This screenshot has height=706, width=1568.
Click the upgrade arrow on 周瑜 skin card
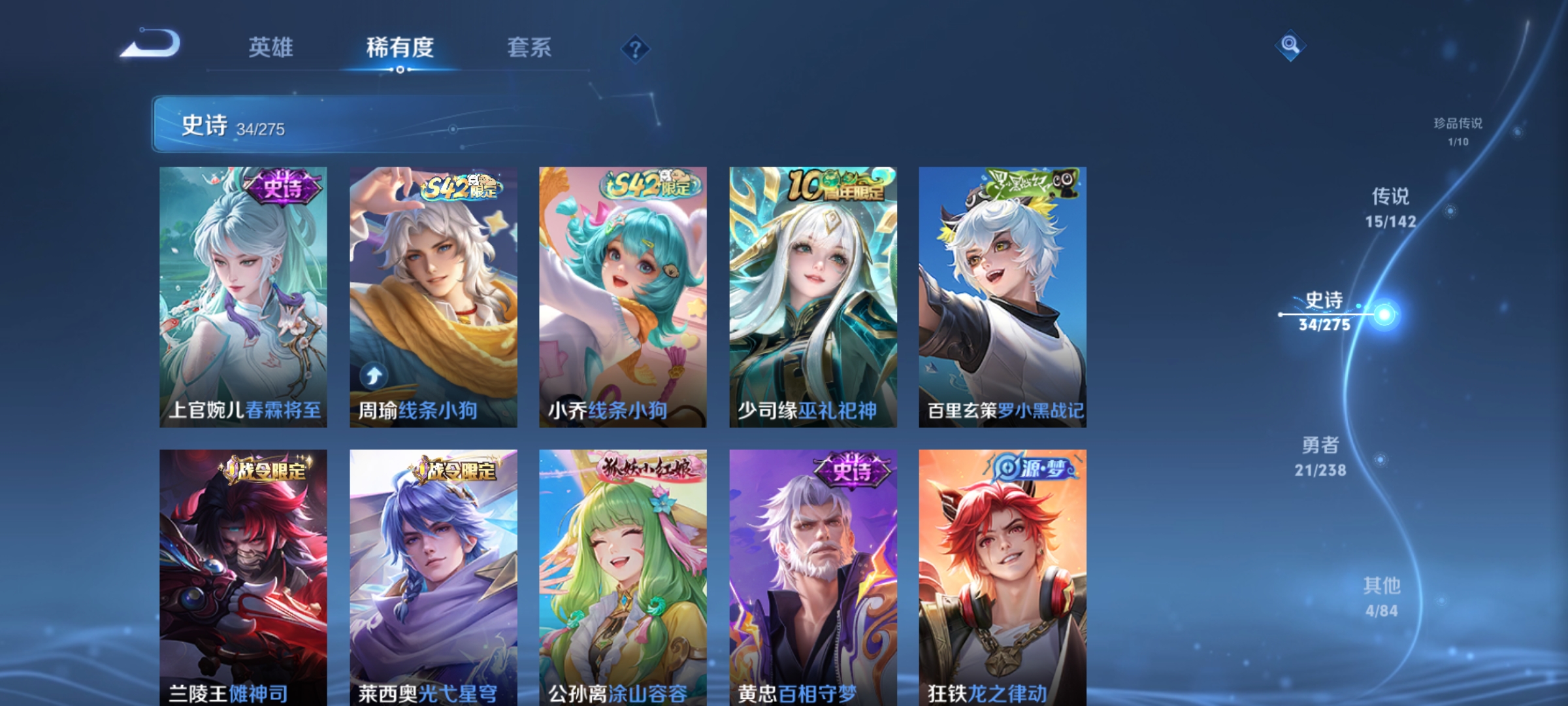point(373,376)
